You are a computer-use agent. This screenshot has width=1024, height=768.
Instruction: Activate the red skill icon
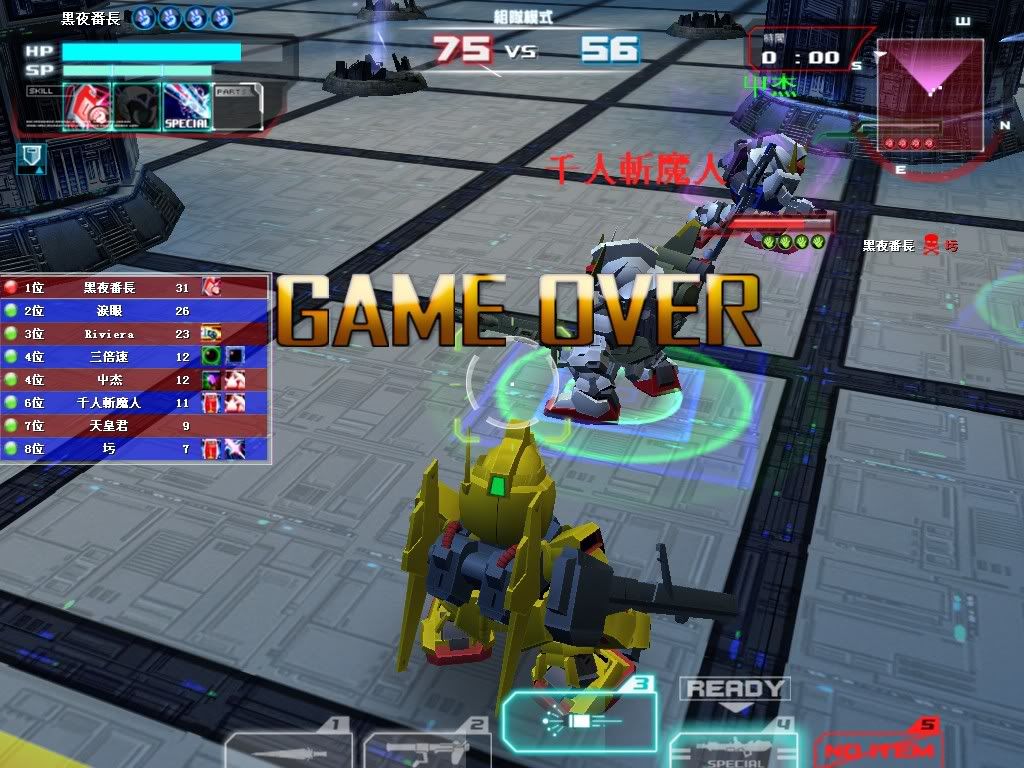[x=87, y=106]
